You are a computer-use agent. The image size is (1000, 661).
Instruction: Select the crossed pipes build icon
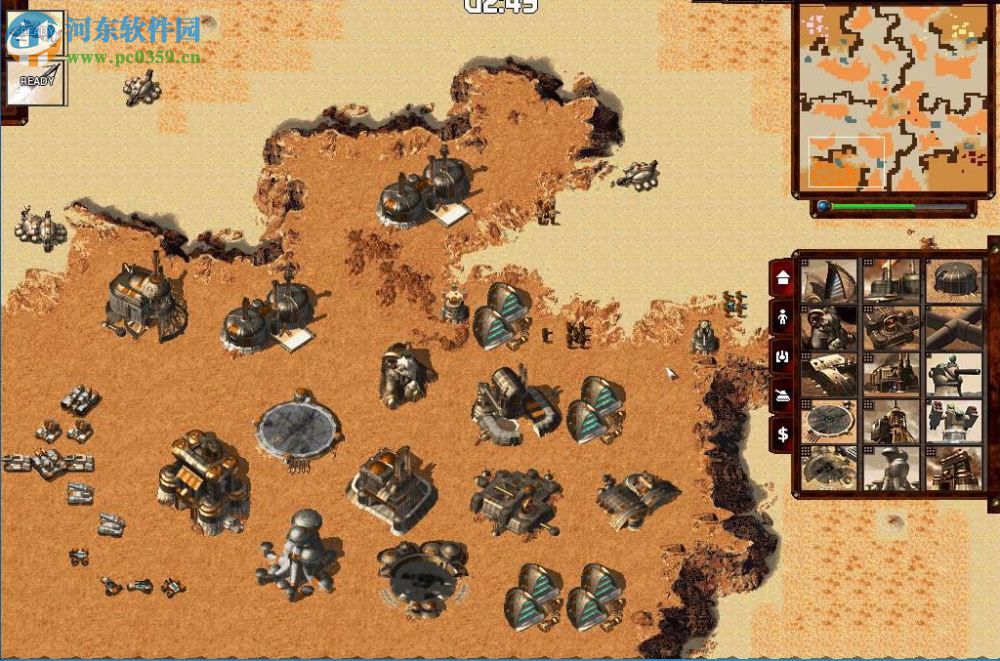click(x=954, y=327)
